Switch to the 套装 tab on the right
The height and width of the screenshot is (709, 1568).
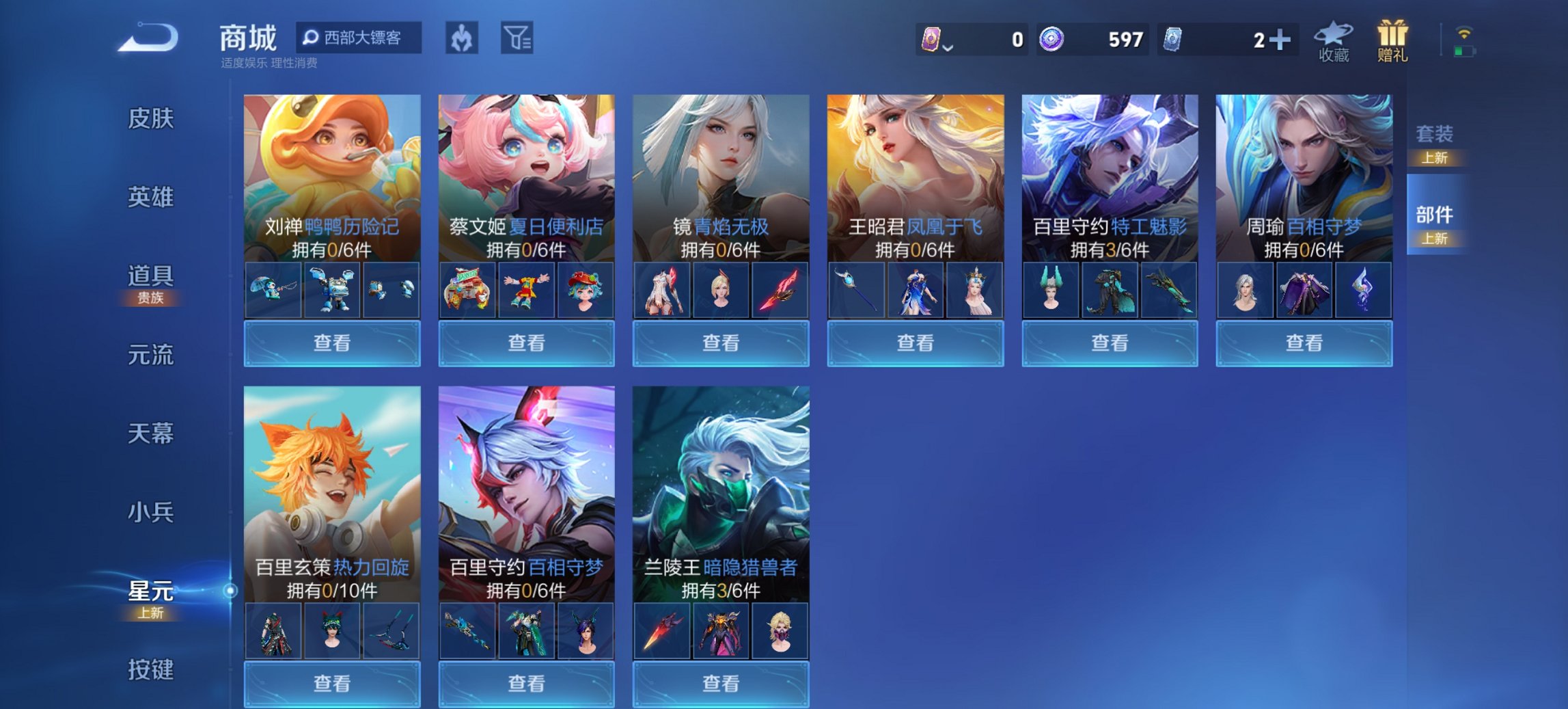(x=1437, y=135)
